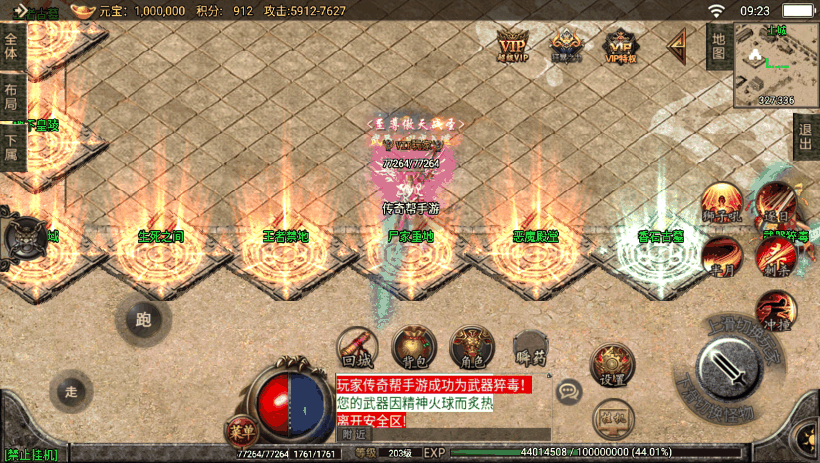Open the 菜单 menu button
Viewport: 820px width, 463px height.
[x=239, y=433]
